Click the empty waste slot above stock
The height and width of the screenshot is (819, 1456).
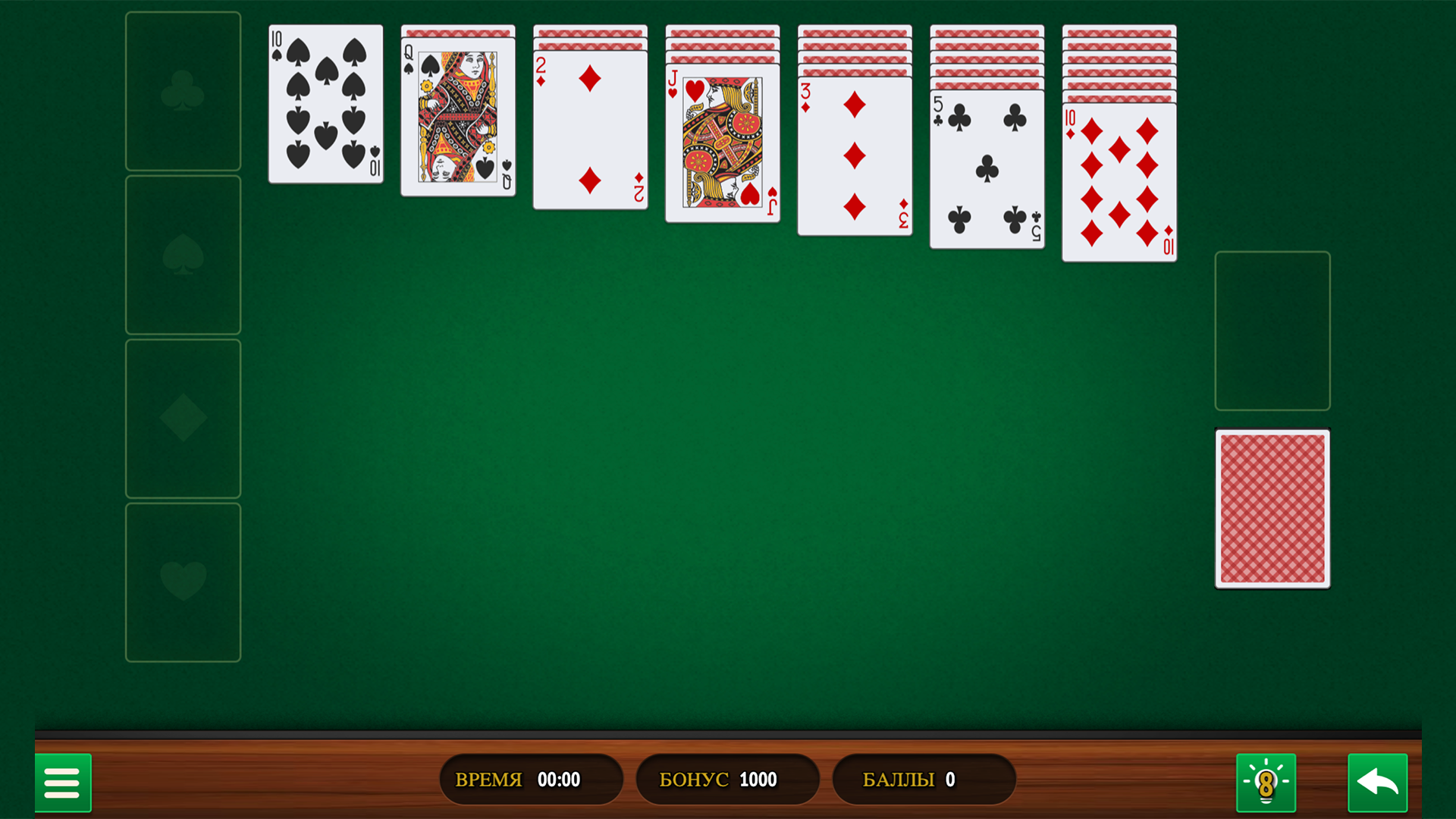tap(1272, 331)
